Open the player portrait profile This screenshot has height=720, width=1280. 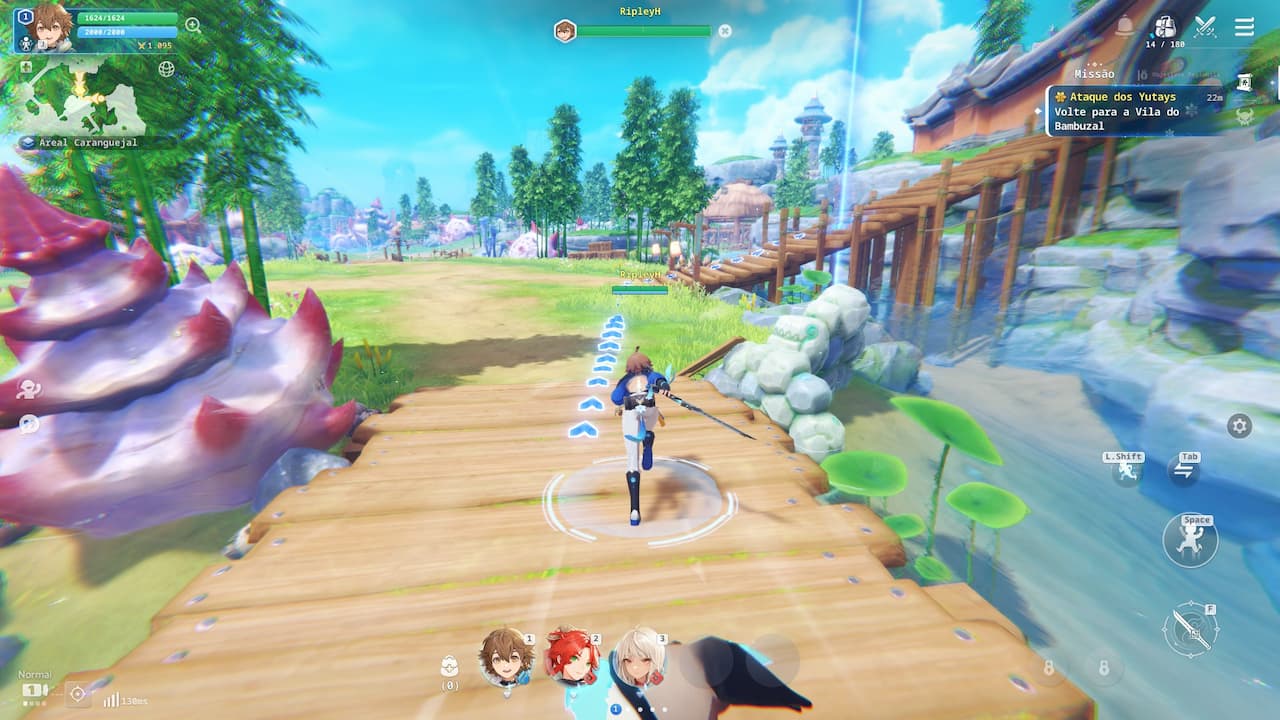(52, 27)
